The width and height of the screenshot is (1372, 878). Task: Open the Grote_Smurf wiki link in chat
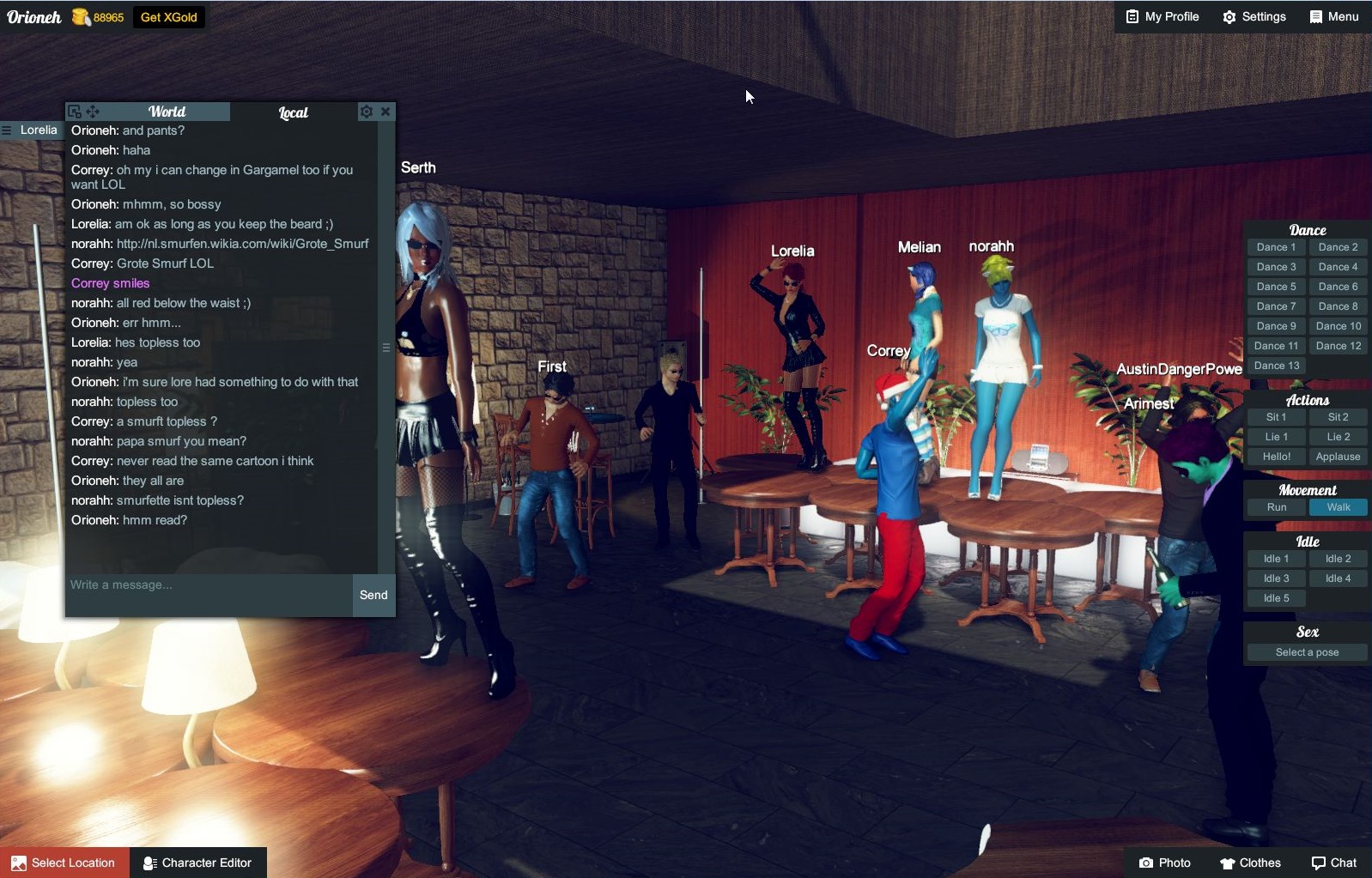242,244
